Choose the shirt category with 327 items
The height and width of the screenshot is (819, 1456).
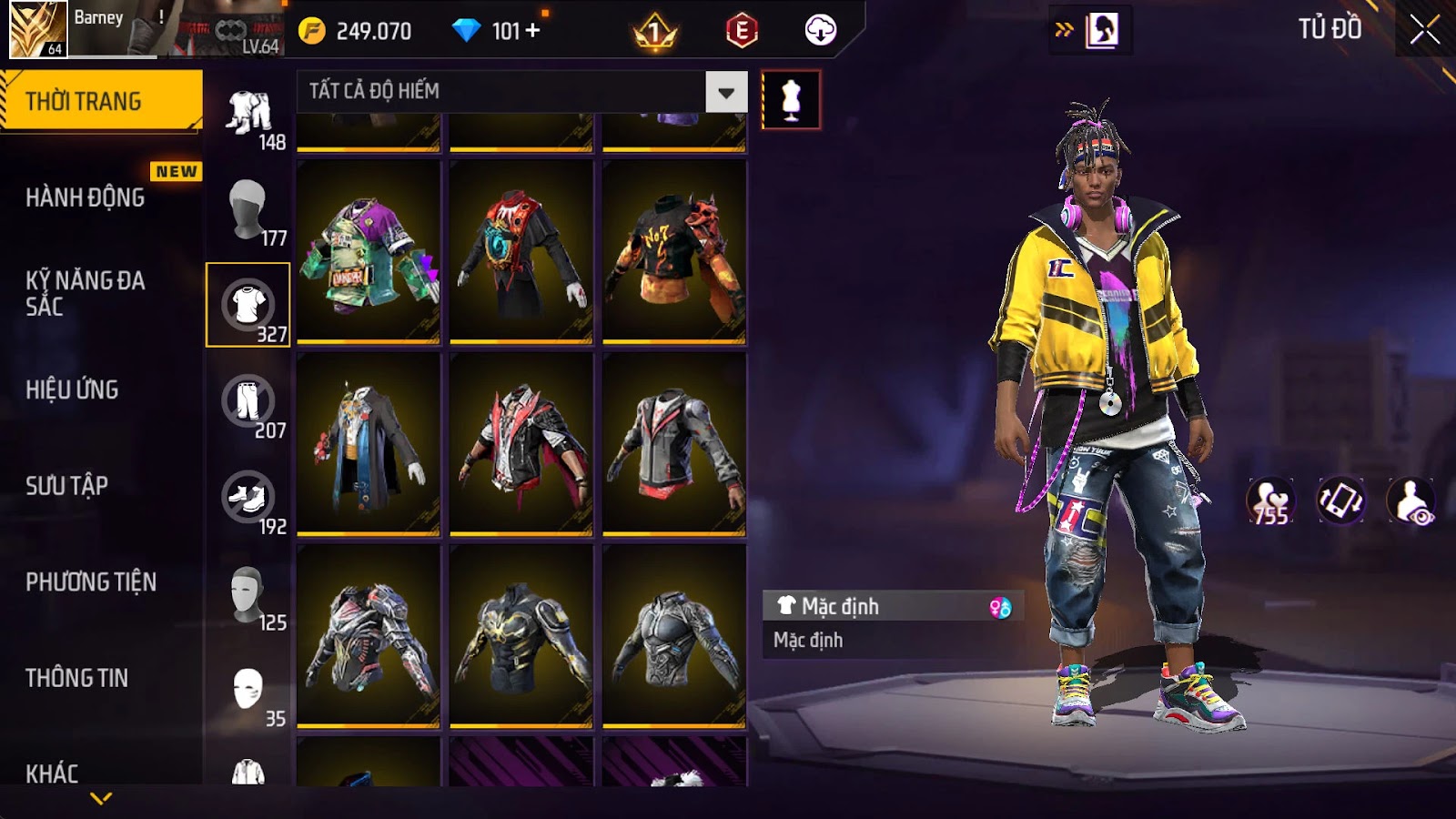[x=248, y=305]
